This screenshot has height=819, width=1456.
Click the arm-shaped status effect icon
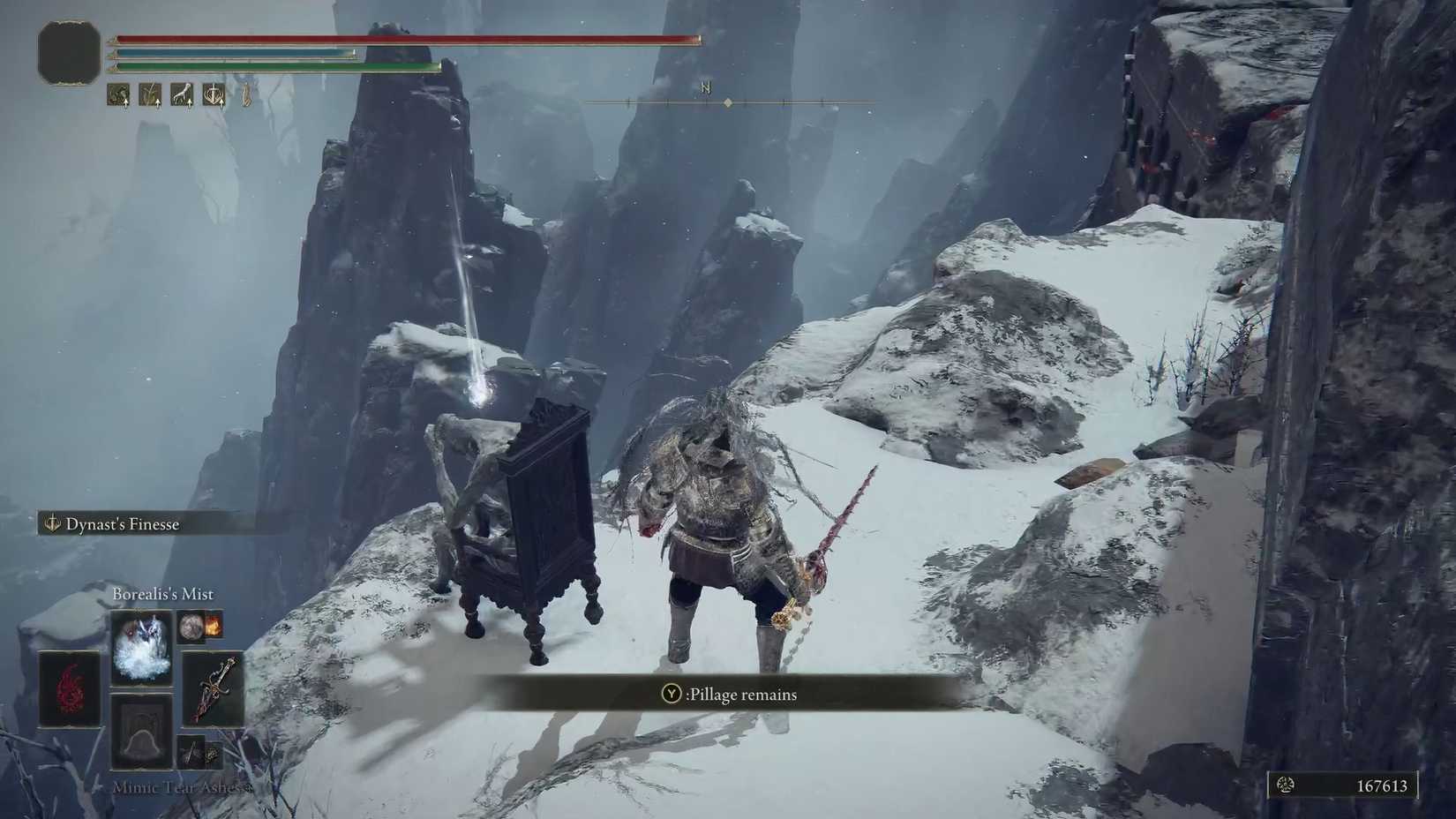(x=183, y=94)
